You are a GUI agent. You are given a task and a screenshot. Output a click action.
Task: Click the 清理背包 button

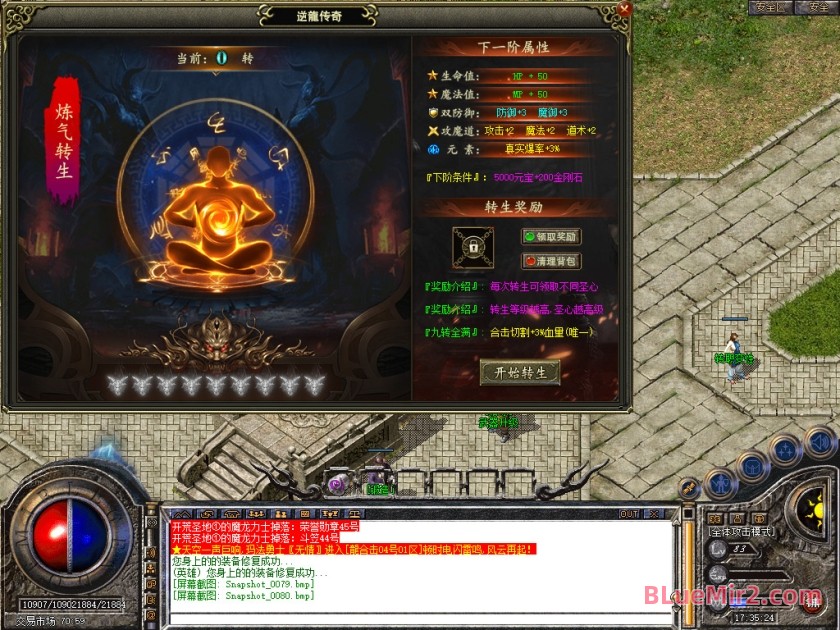(551, 261)
